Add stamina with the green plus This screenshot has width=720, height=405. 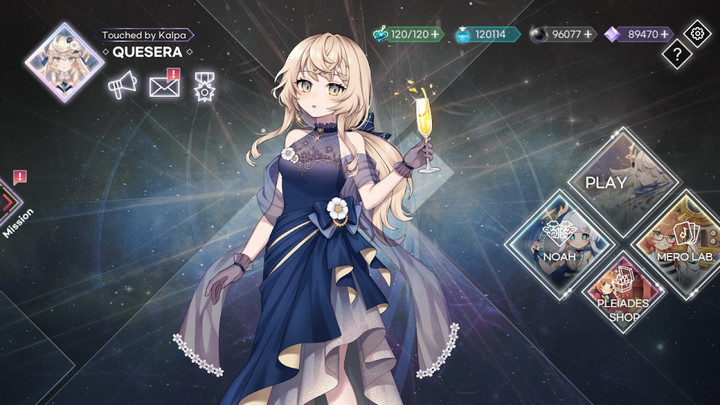click(435, 34)
